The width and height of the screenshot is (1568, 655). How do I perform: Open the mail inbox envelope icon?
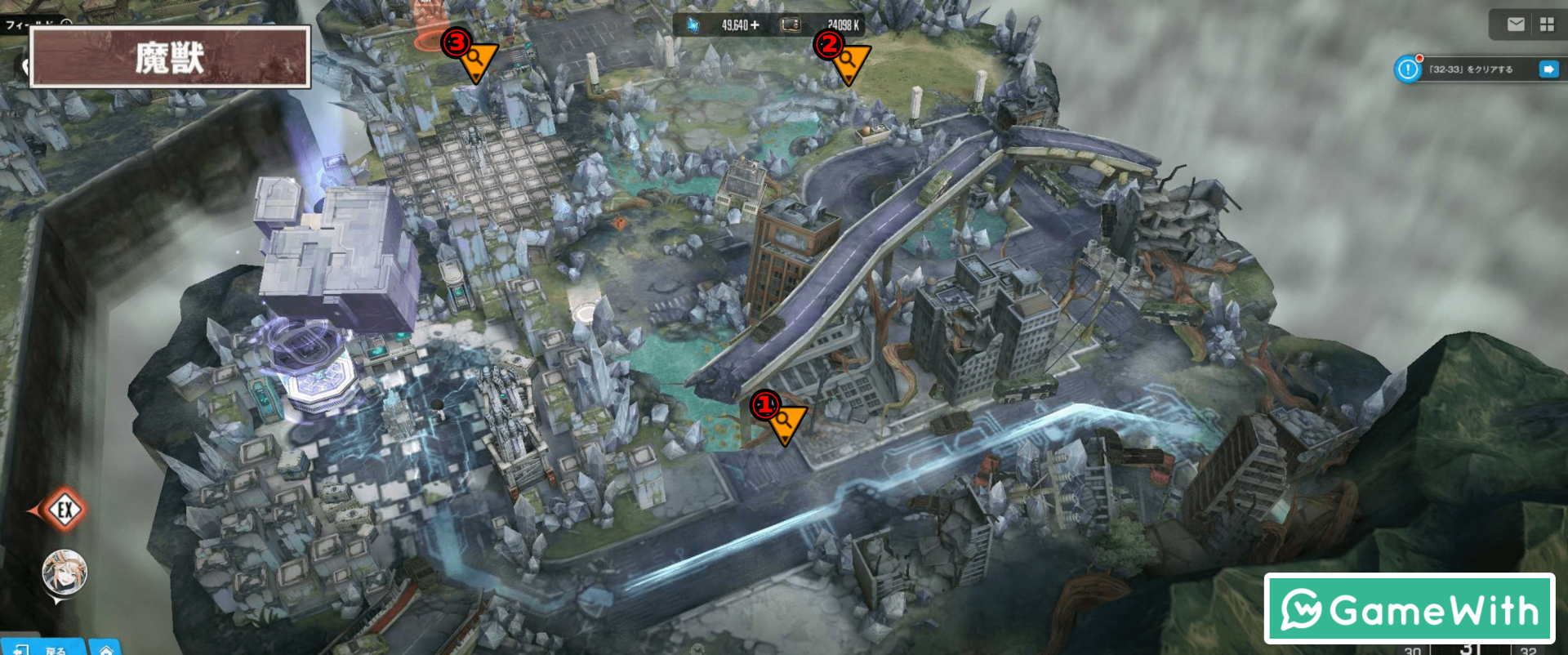pyautogui.click(x=1516, y=25)
